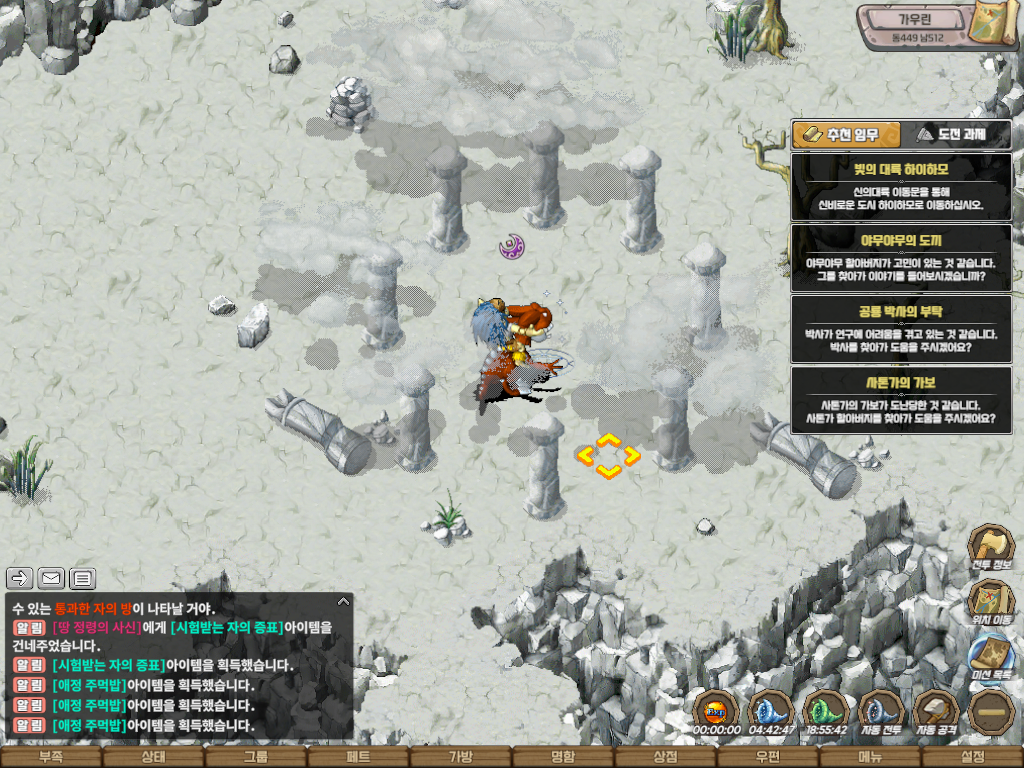
Task: Click the envelope button above the chat log
Action: click(x=51, y=578)
